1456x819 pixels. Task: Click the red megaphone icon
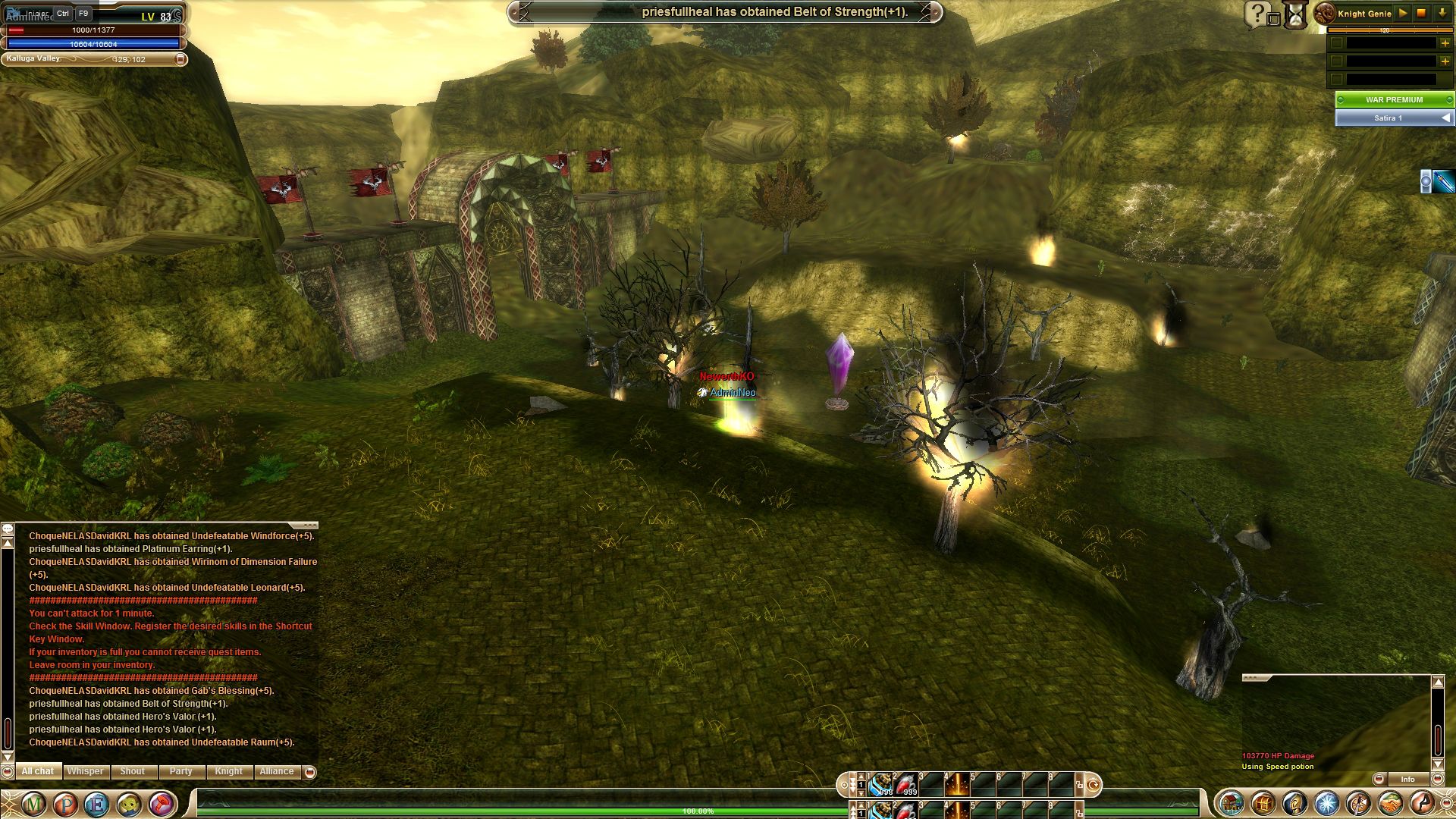[x=162, y=803]
